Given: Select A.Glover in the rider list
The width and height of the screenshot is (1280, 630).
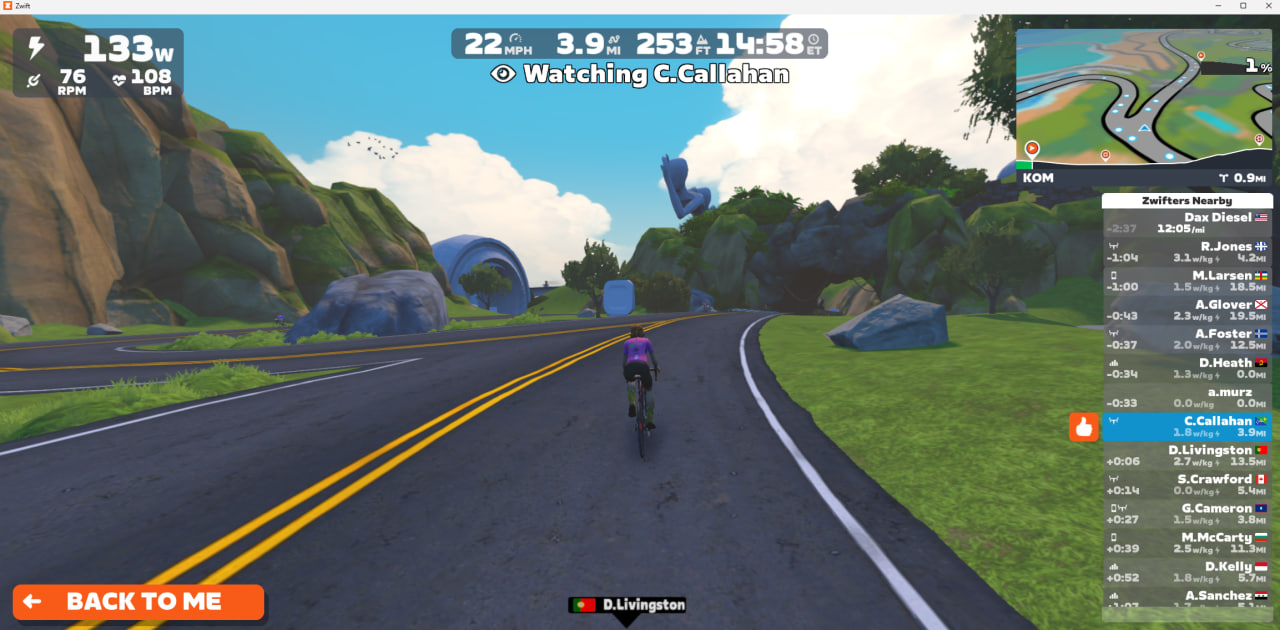Looking at the screenshot, I should click(1187, 310).
